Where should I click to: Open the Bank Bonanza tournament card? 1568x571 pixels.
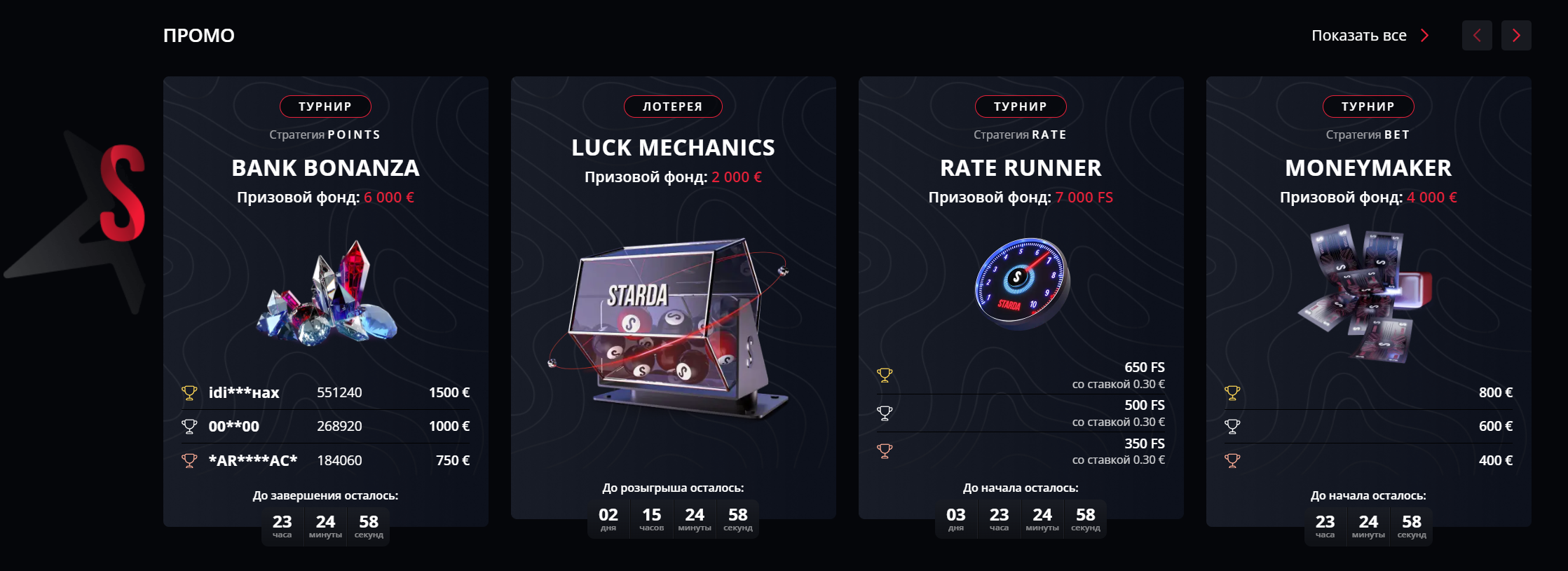[325, 168]
